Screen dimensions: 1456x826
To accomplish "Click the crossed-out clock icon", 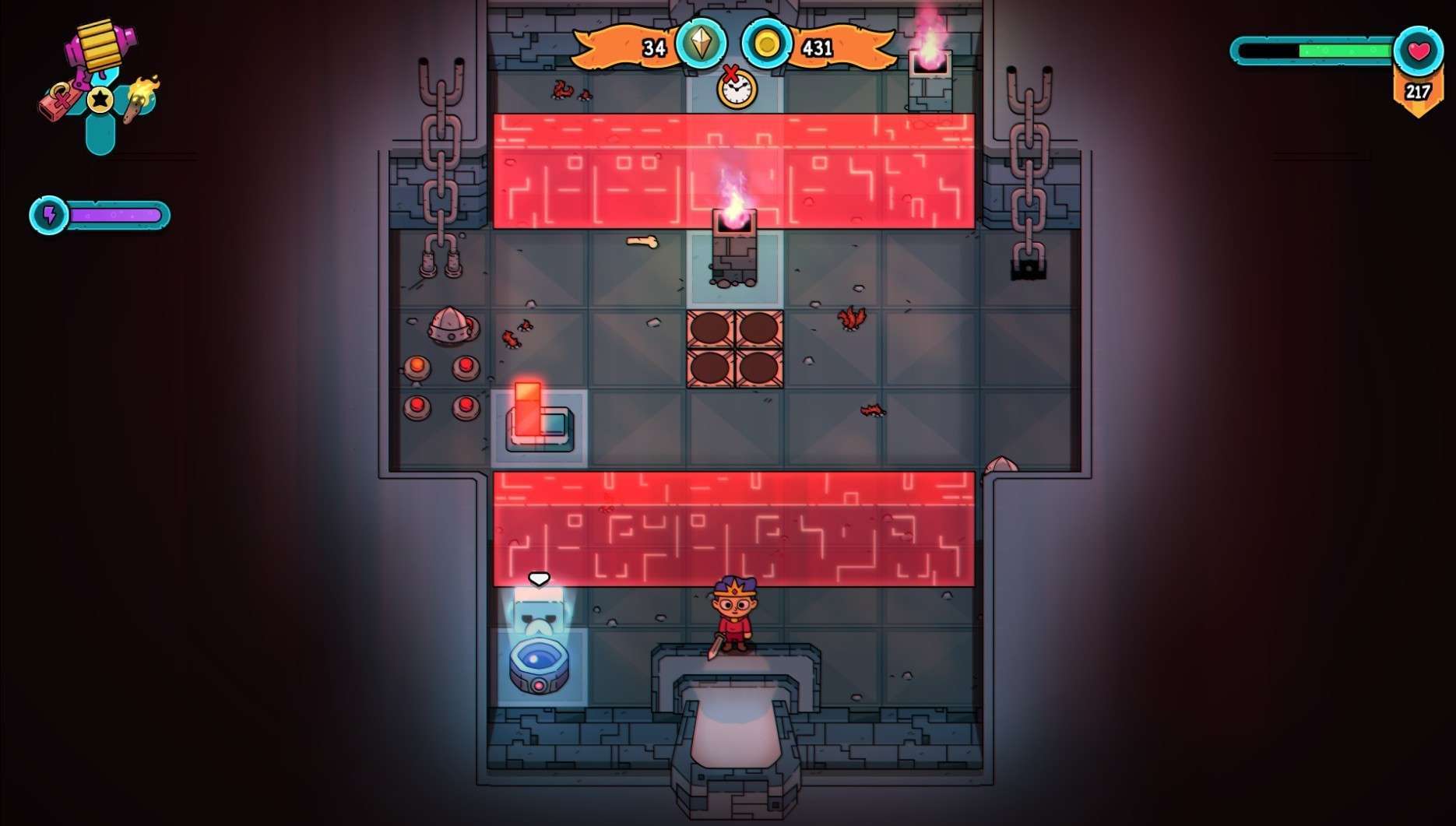I will (735, 87).
